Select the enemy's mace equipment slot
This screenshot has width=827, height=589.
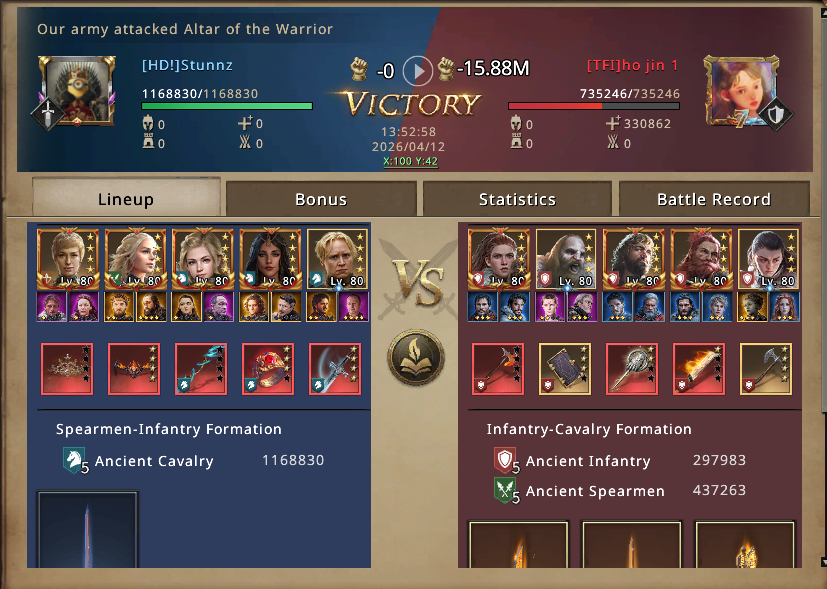tap(632, 368)
